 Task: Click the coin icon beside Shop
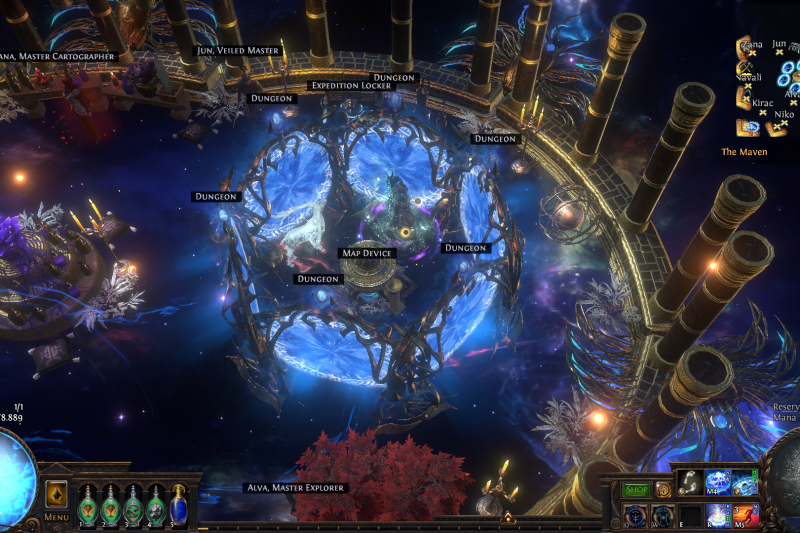coord(661,490)
